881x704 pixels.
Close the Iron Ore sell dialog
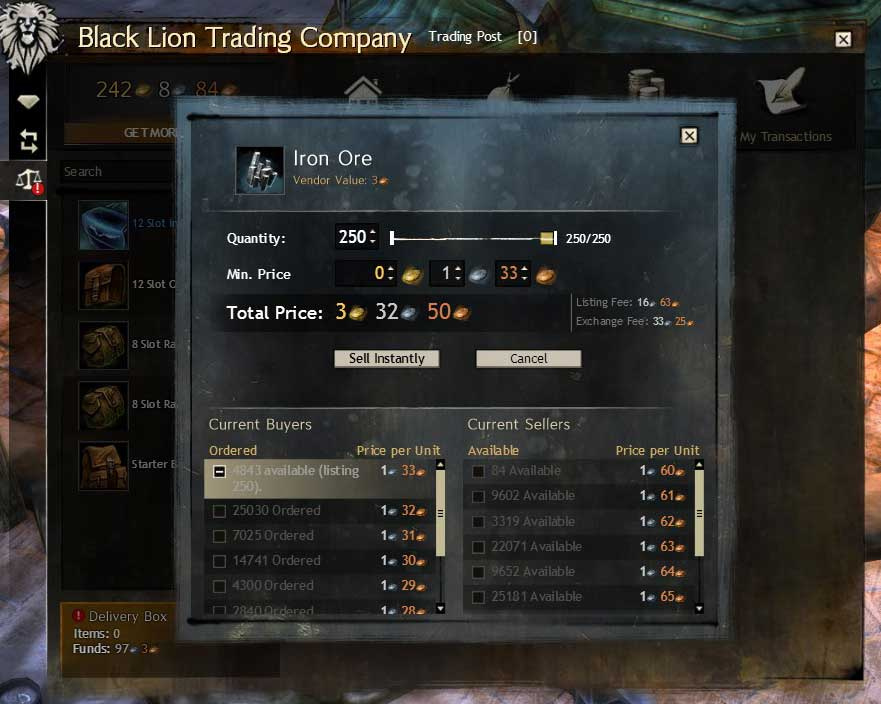click(688, 136)
